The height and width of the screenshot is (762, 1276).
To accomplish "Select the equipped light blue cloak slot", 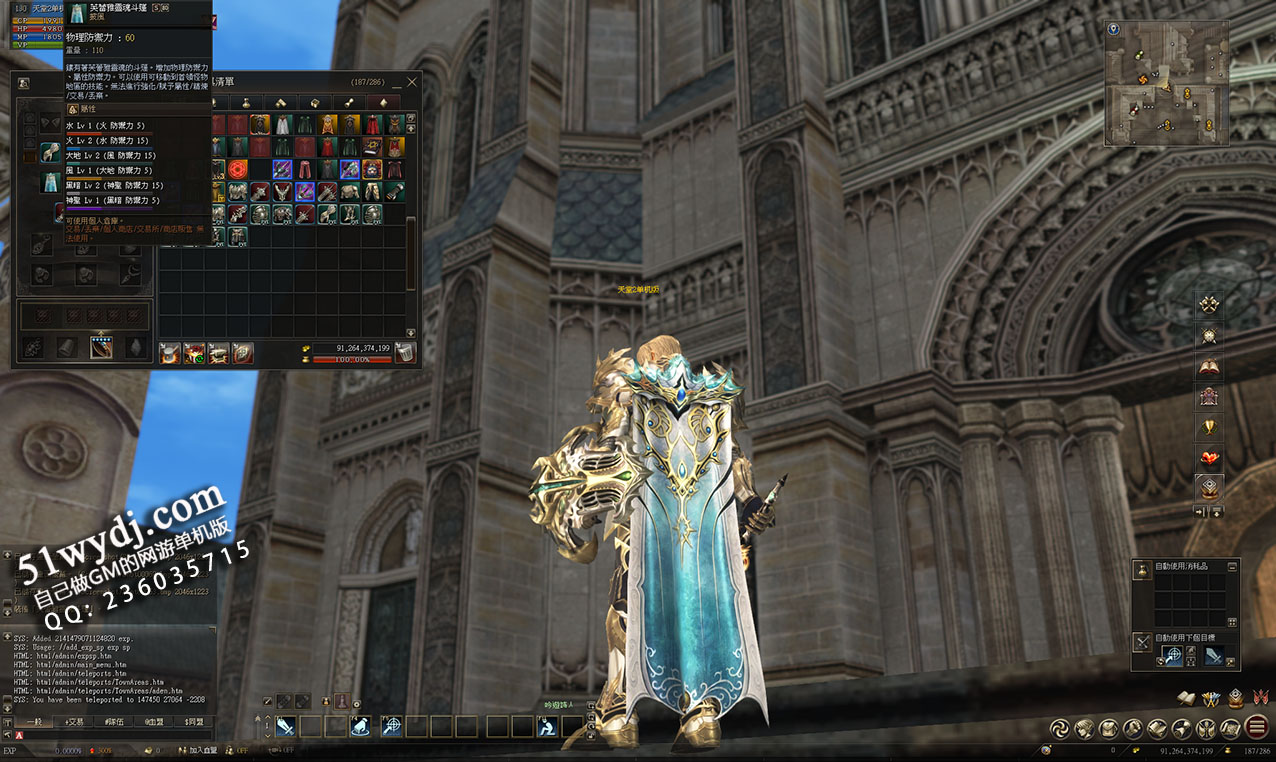I will point(50,182).
